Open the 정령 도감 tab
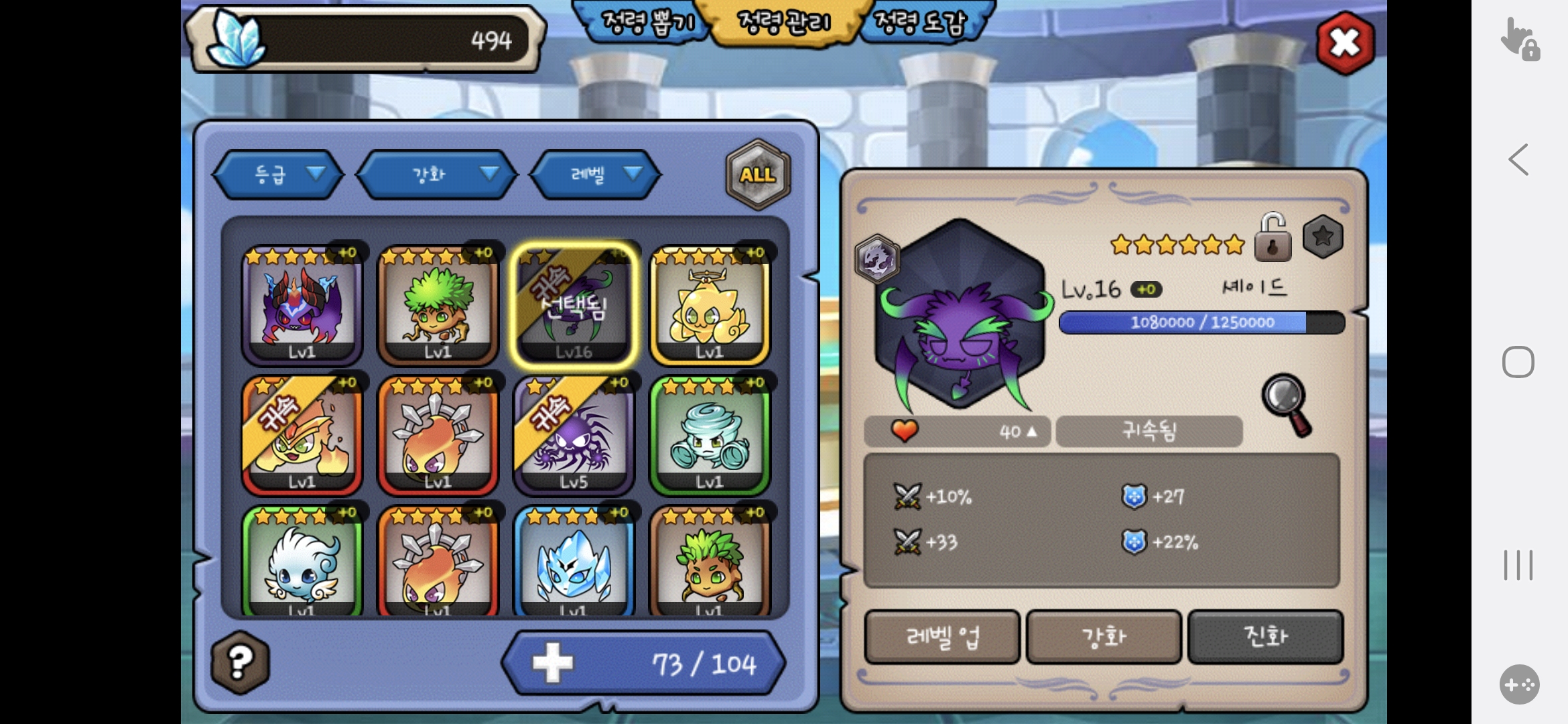 [x=922, y=23]
